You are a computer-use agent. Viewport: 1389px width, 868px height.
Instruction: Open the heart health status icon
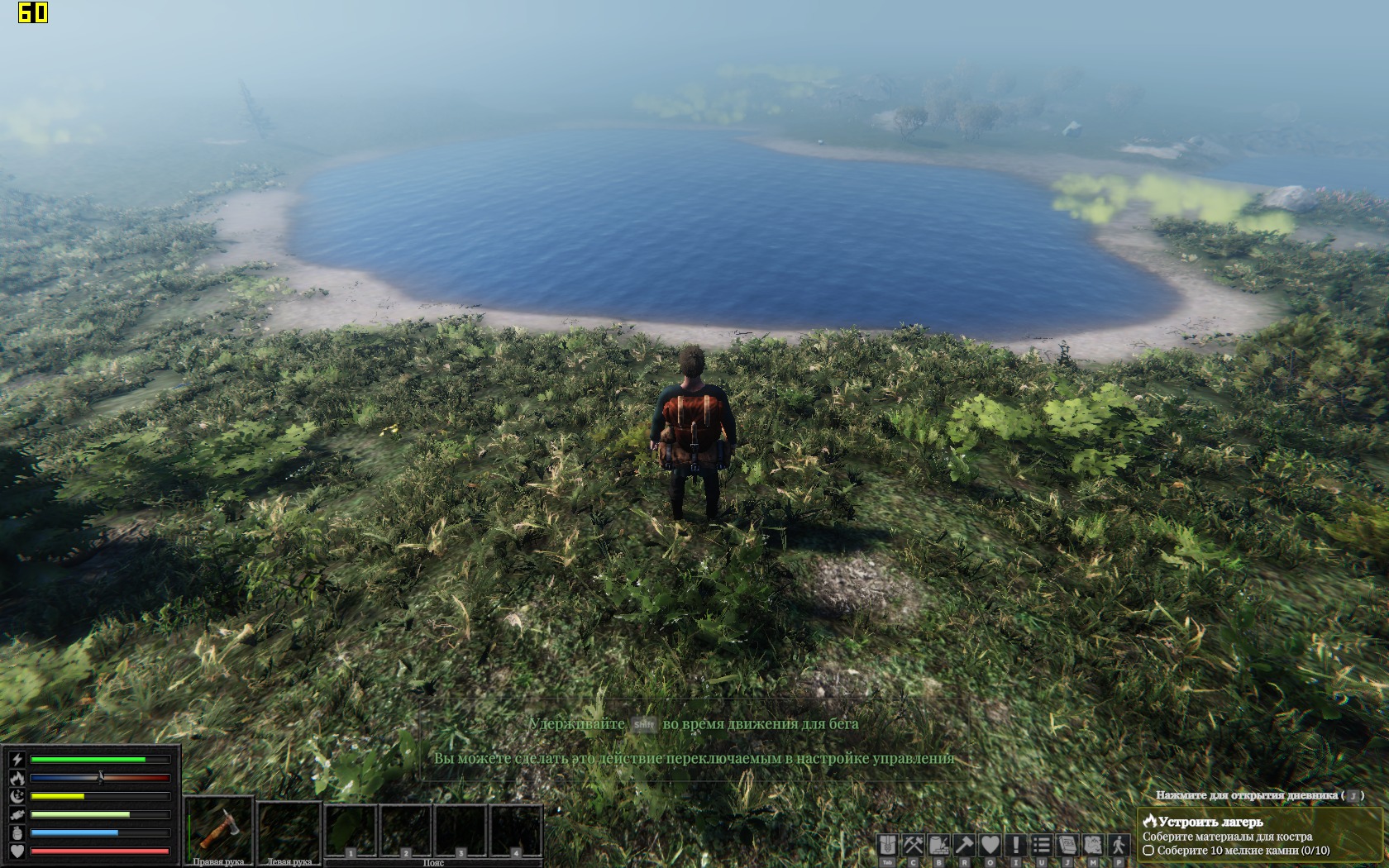click(990, 845)
